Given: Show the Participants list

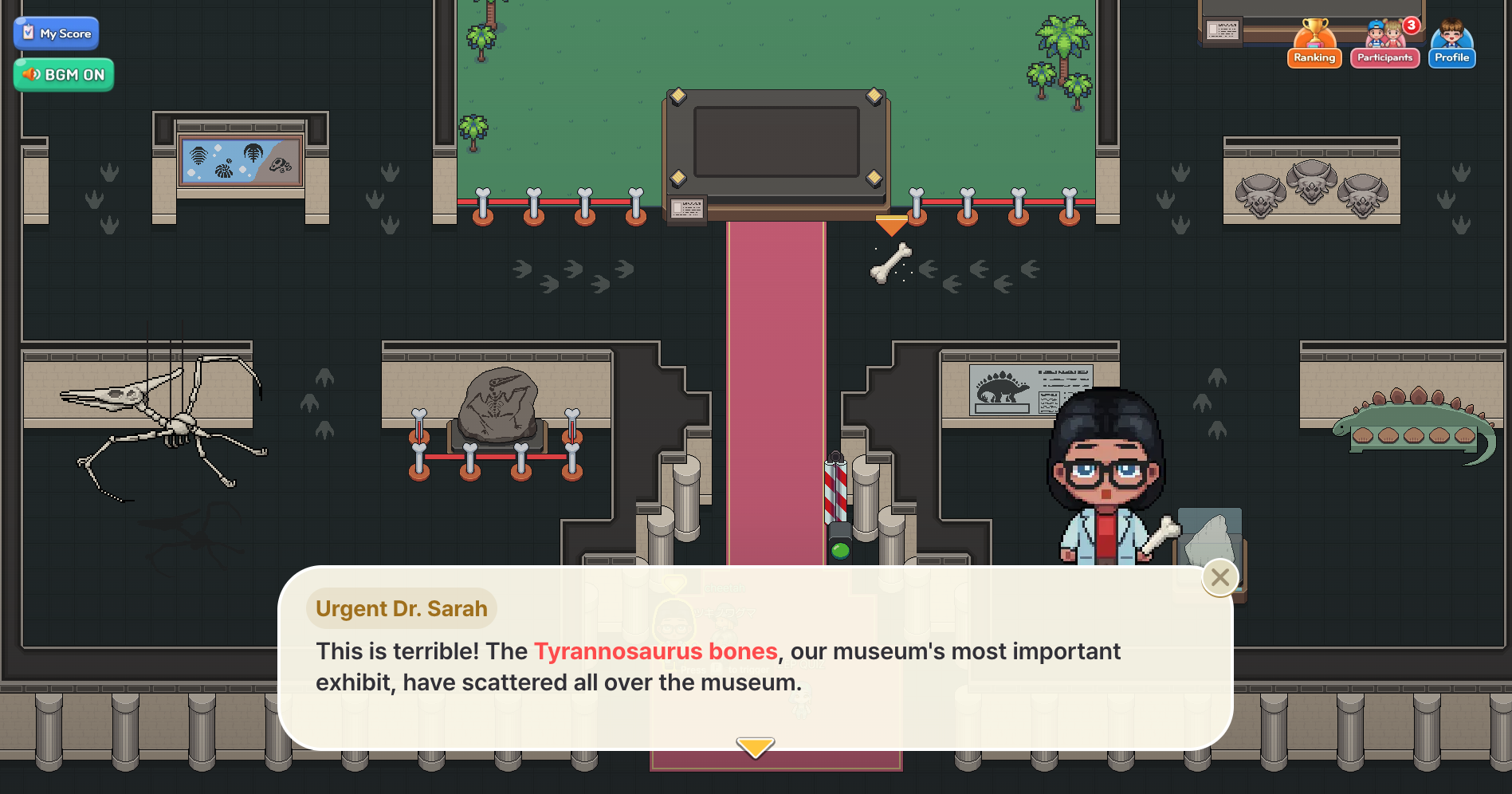Looking at the screenshot, I should click(x=1384, y=46).
